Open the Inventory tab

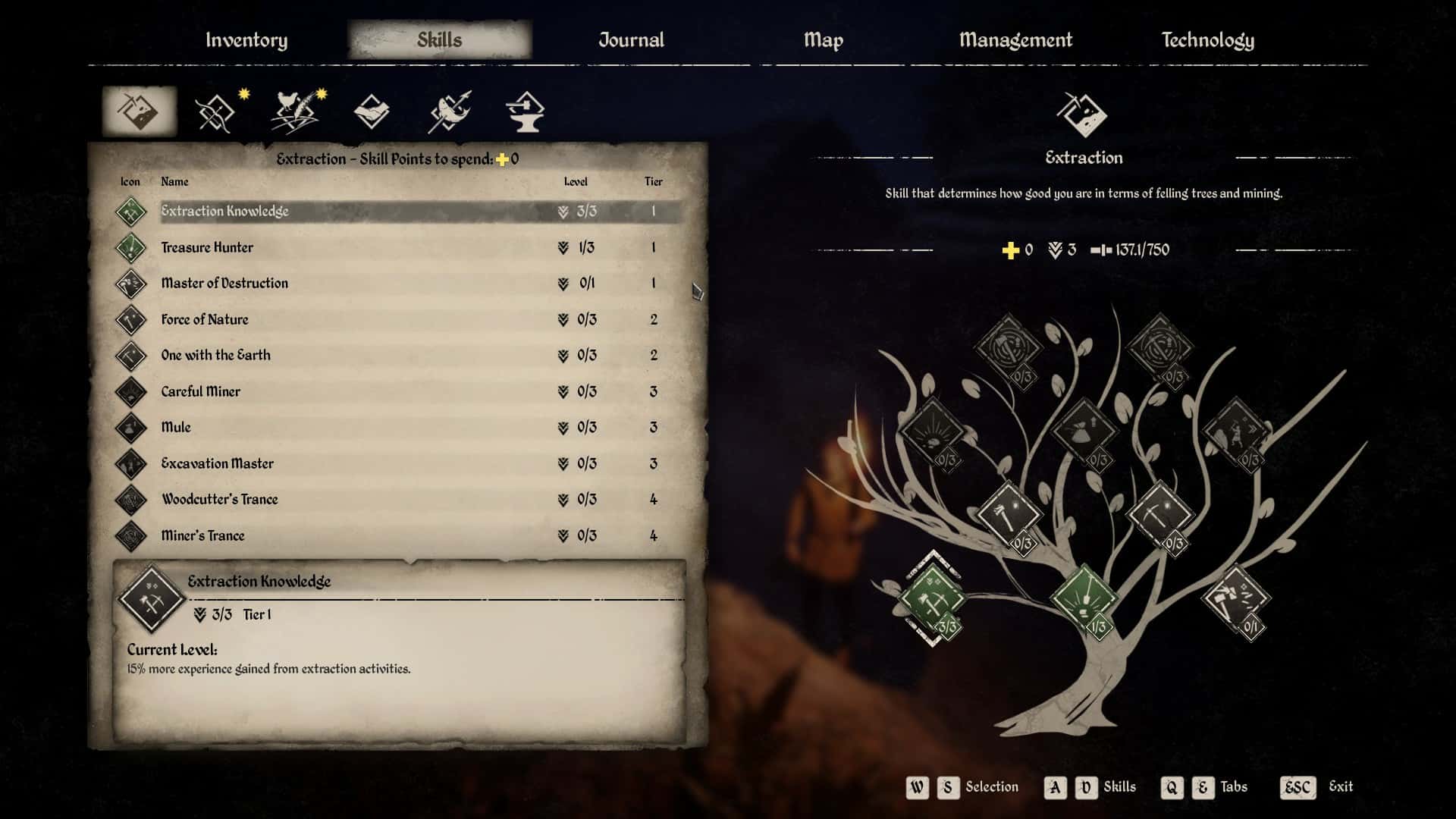(x=246, y=40)
